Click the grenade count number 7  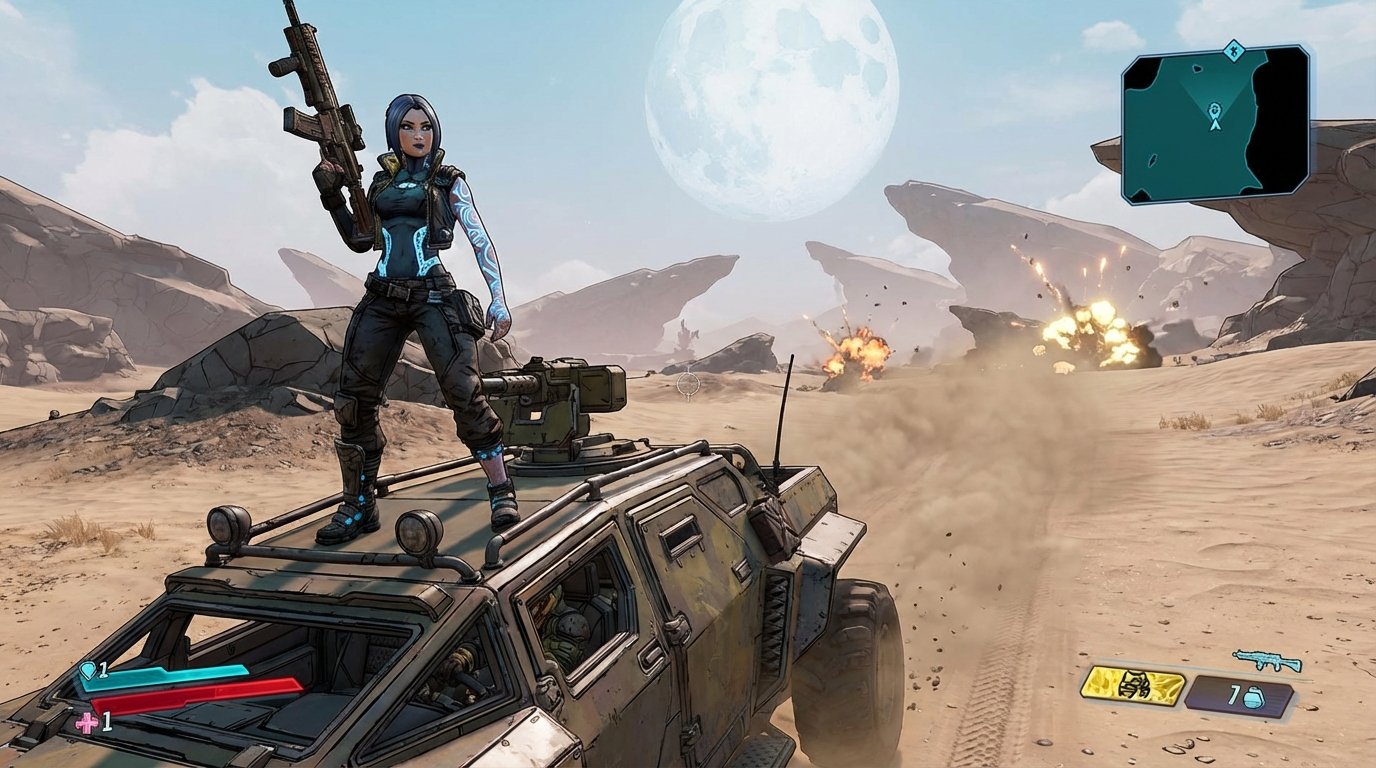[1234, 693]
